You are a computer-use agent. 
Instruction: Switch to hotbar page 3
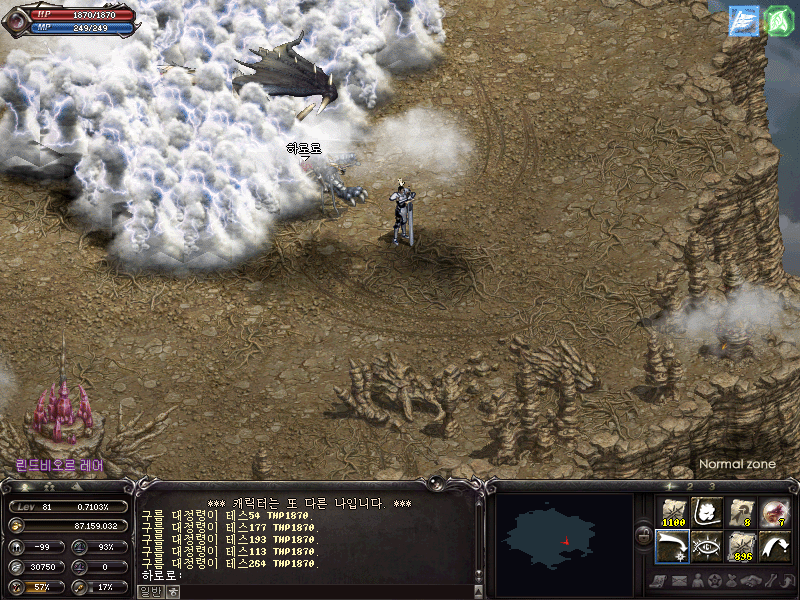(x=712, y=486)
